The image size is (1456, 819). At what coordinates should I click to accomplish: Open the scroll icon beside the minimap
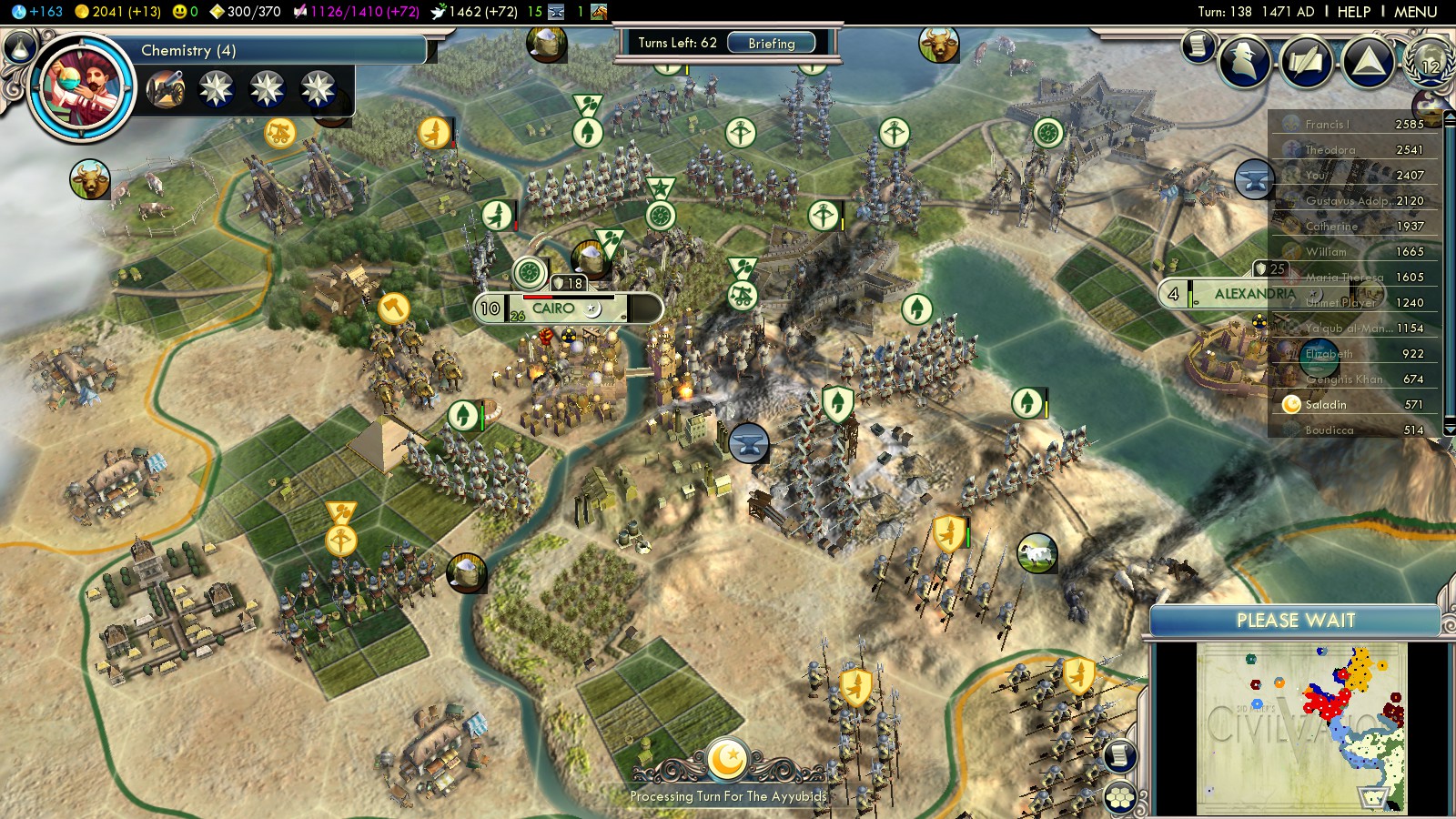pos(1120,755)
